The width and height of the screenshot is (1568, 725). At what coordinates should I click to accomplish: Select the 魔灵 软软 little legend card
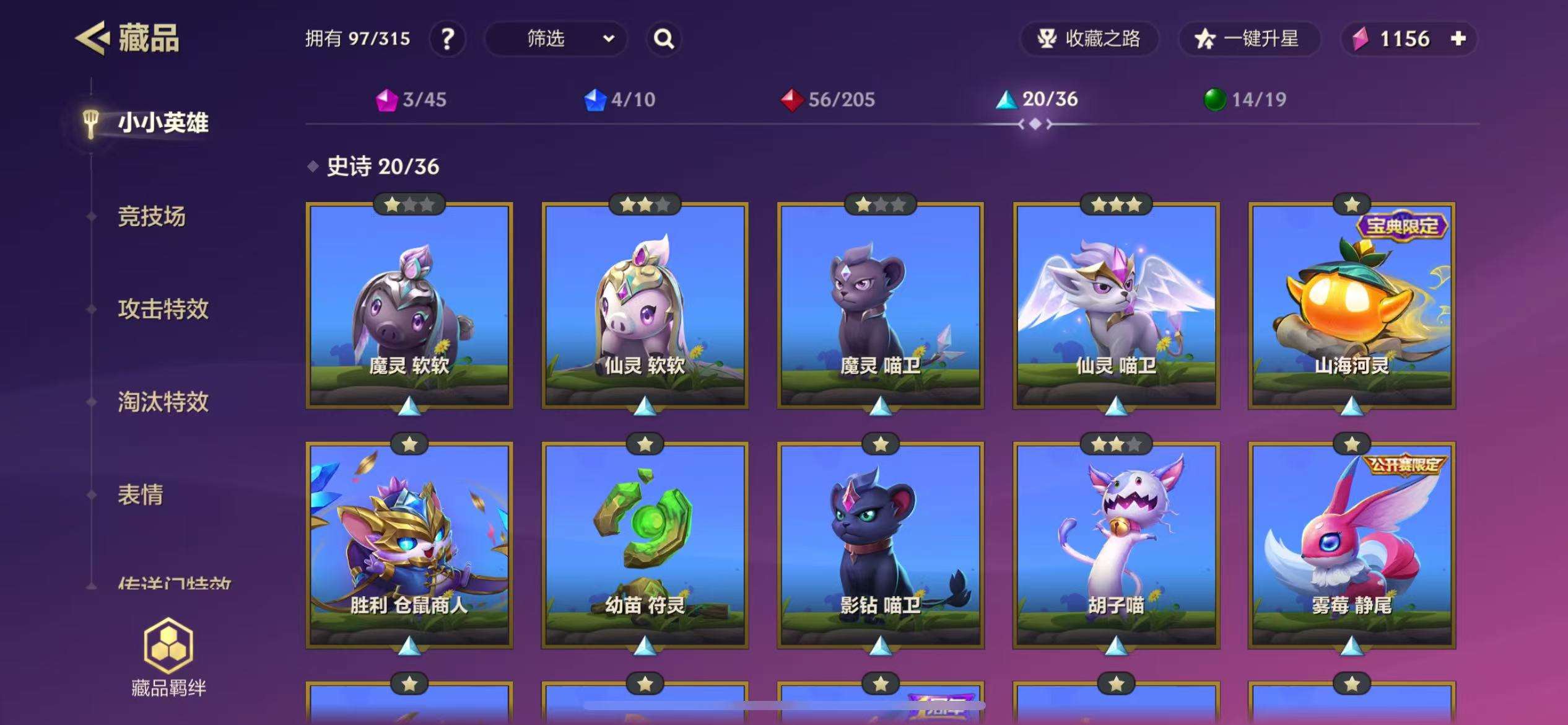tap(409, 305)
